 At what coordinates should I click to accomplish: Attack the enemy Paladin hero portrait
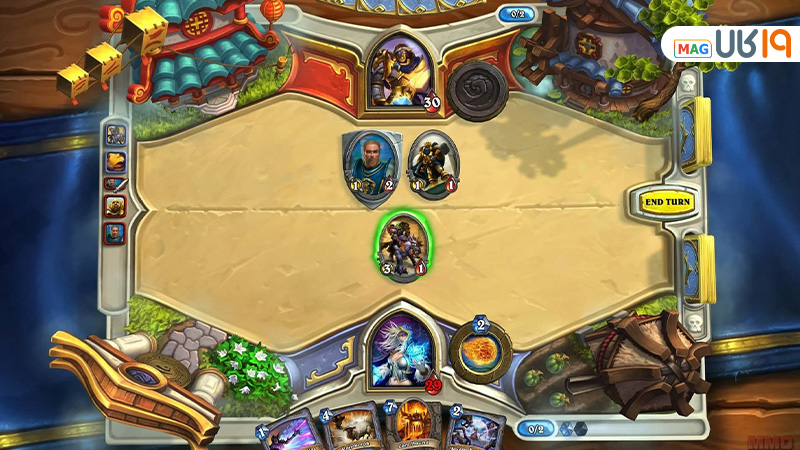pos(402,70)
